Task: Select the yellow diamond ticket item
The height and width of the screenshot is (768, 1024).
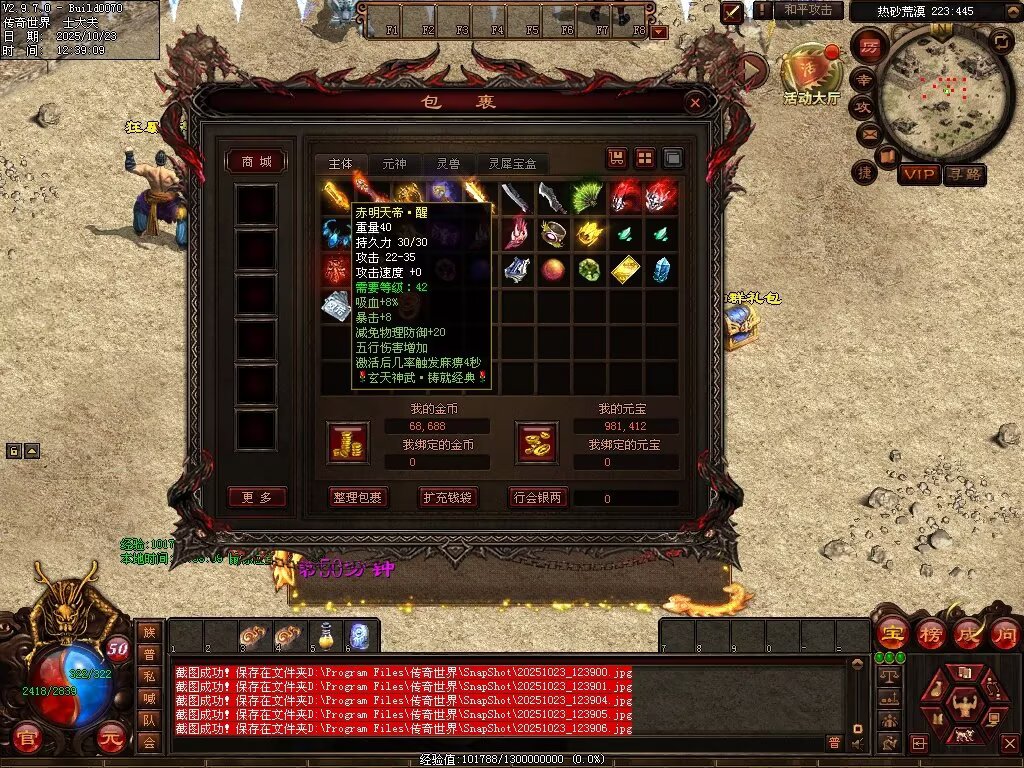Action: click(625, 270)
